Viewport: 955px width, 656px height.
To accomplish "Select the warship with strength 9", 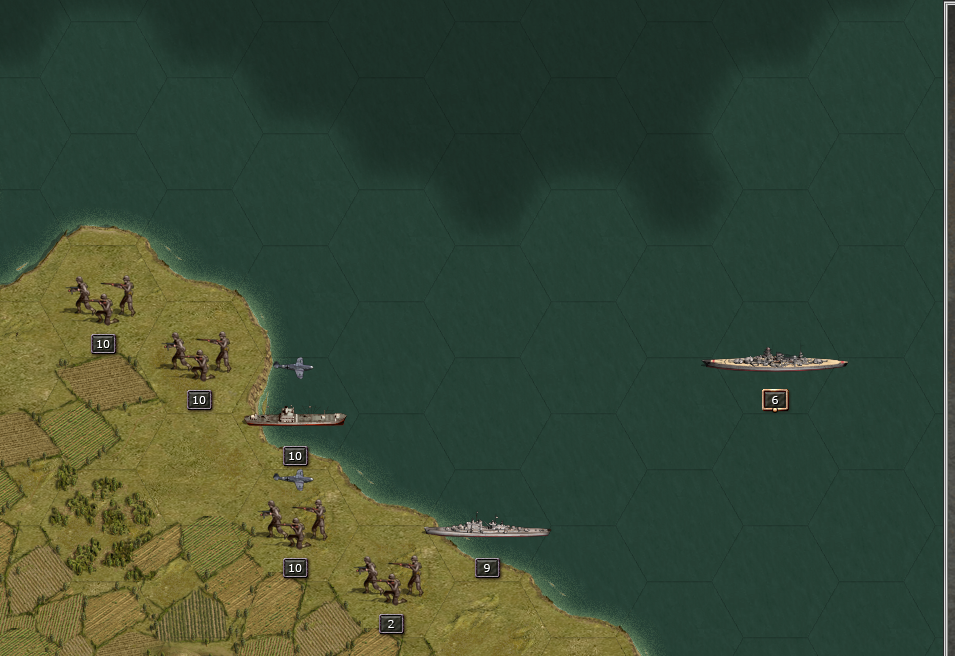I will pos(486,529).
